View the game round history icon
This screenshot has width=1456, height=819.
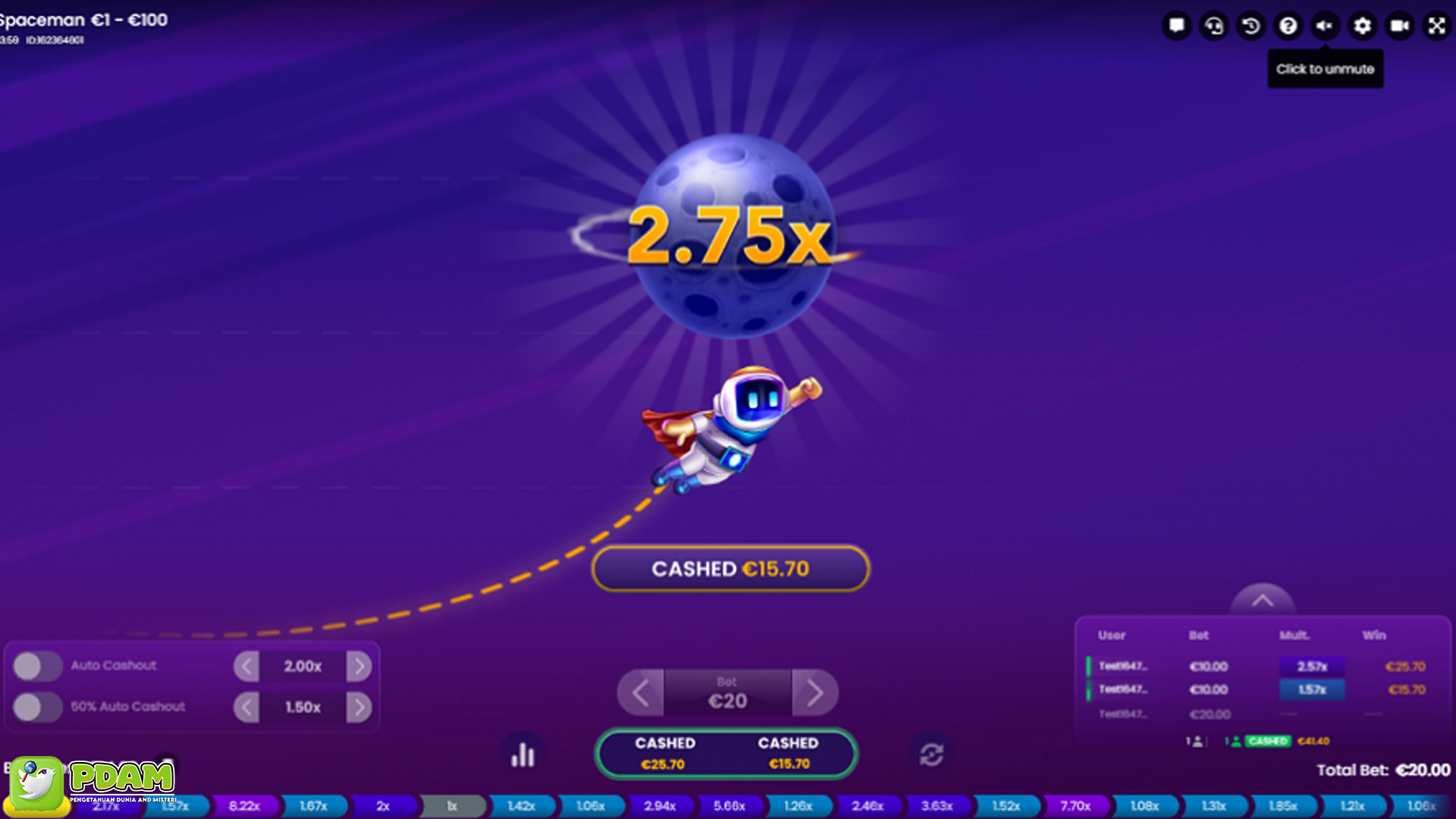click(x=1250, y=26)
